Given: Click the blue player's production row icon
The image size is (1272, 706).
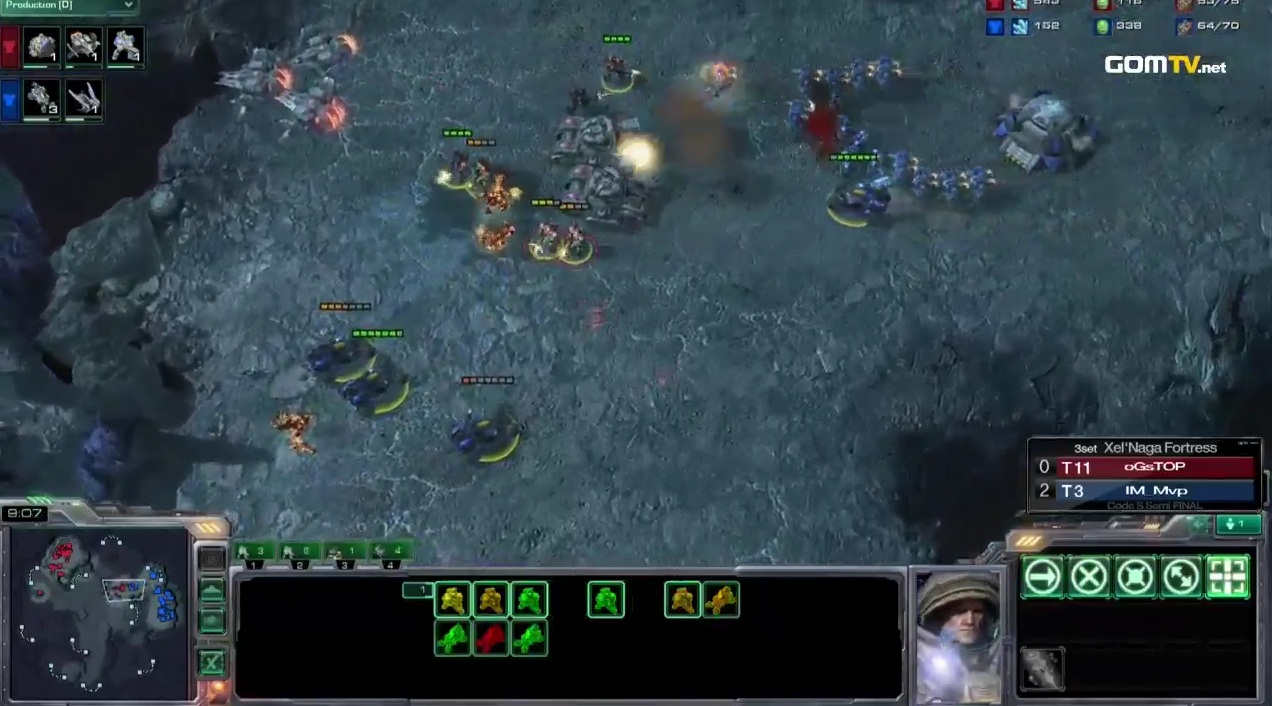Looking at the screenshot, I should [11, 100].
